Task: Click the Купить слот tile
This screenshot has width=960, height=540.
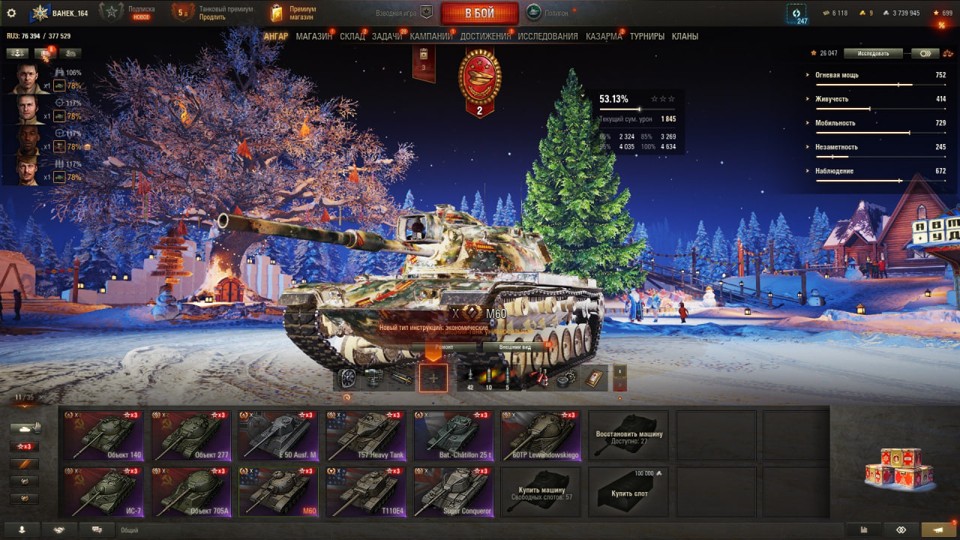Action: click(x=627, y=492)
